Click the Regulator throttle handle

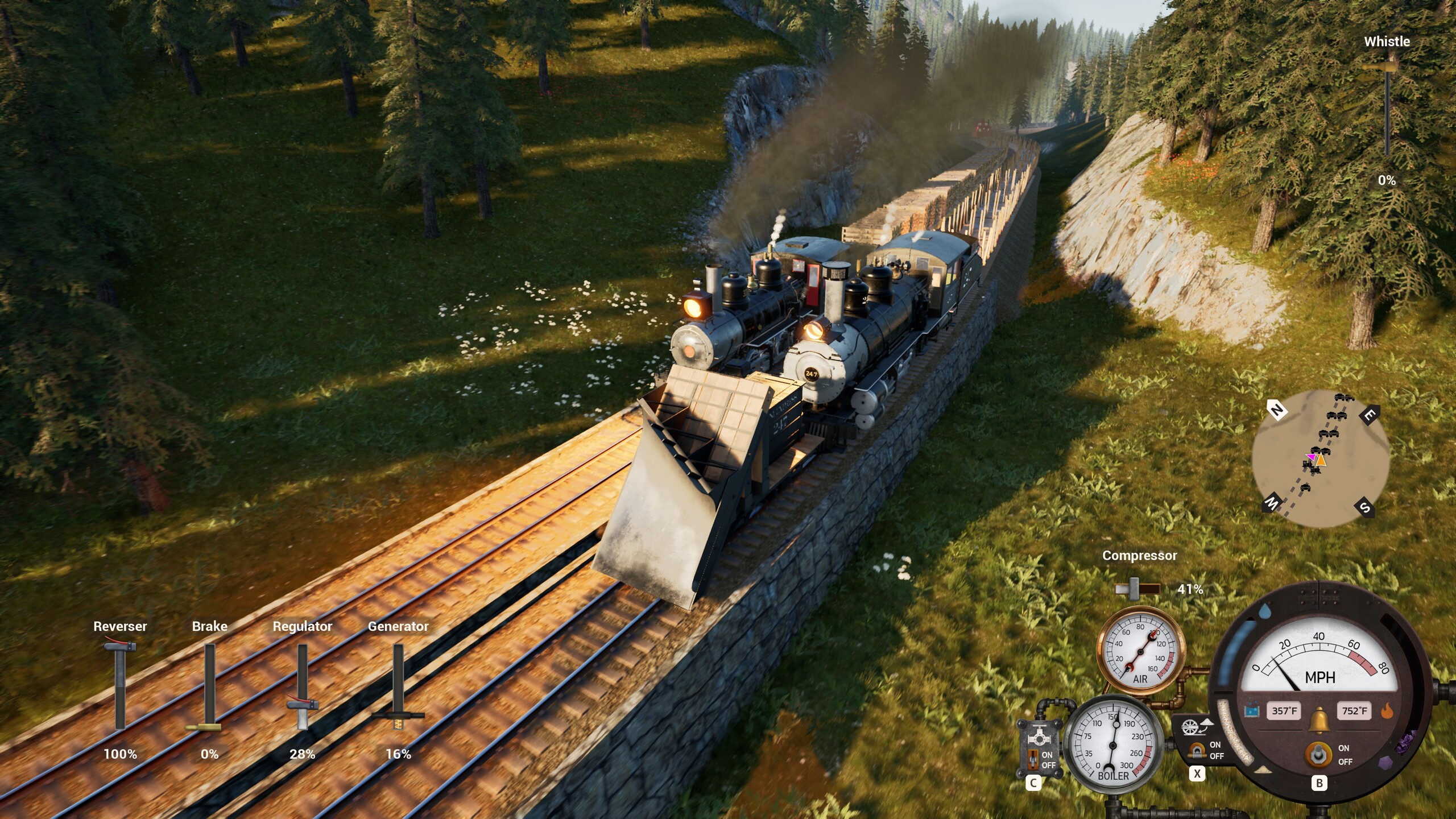pos(302,706)
